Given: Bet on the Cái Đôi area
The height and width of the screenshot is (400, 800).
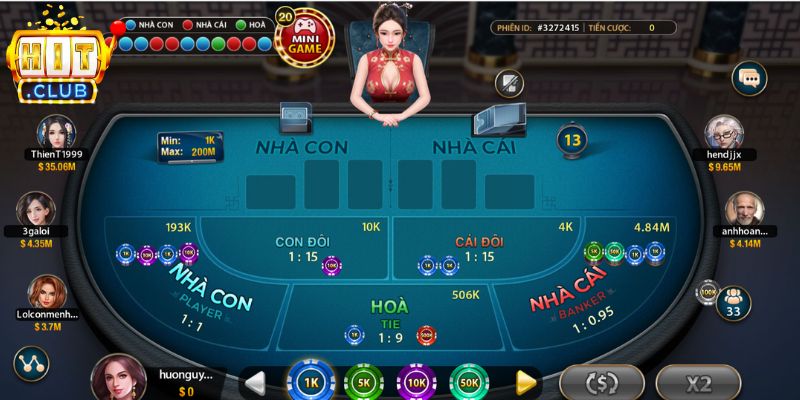Looking at the screenshot, I should (478, 249).
